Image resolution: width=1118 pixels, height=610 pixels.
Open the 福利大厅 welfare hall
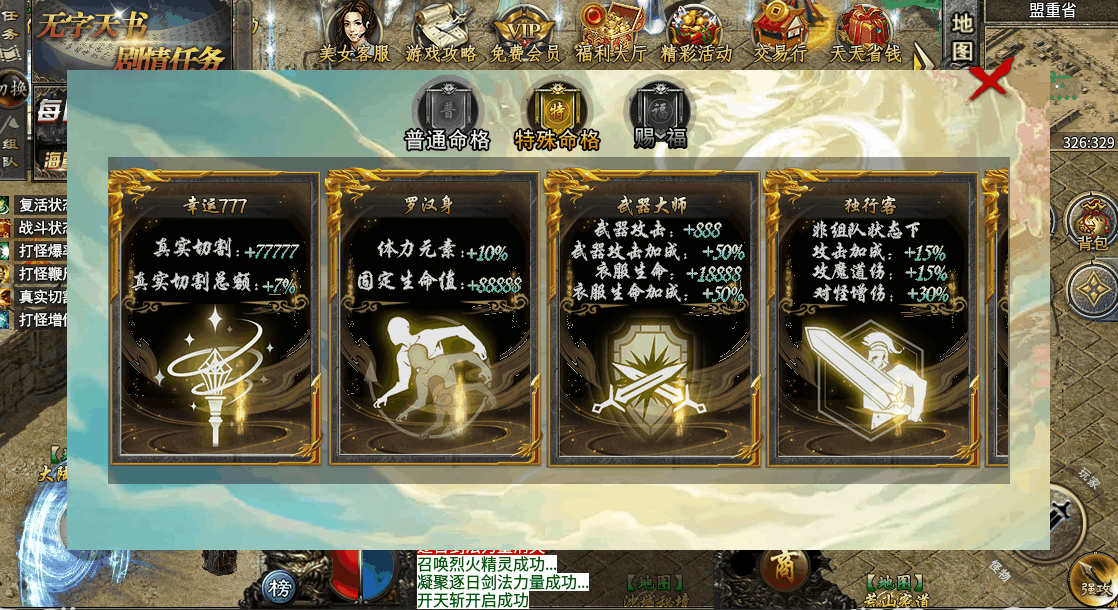click(x=610, y=32)
